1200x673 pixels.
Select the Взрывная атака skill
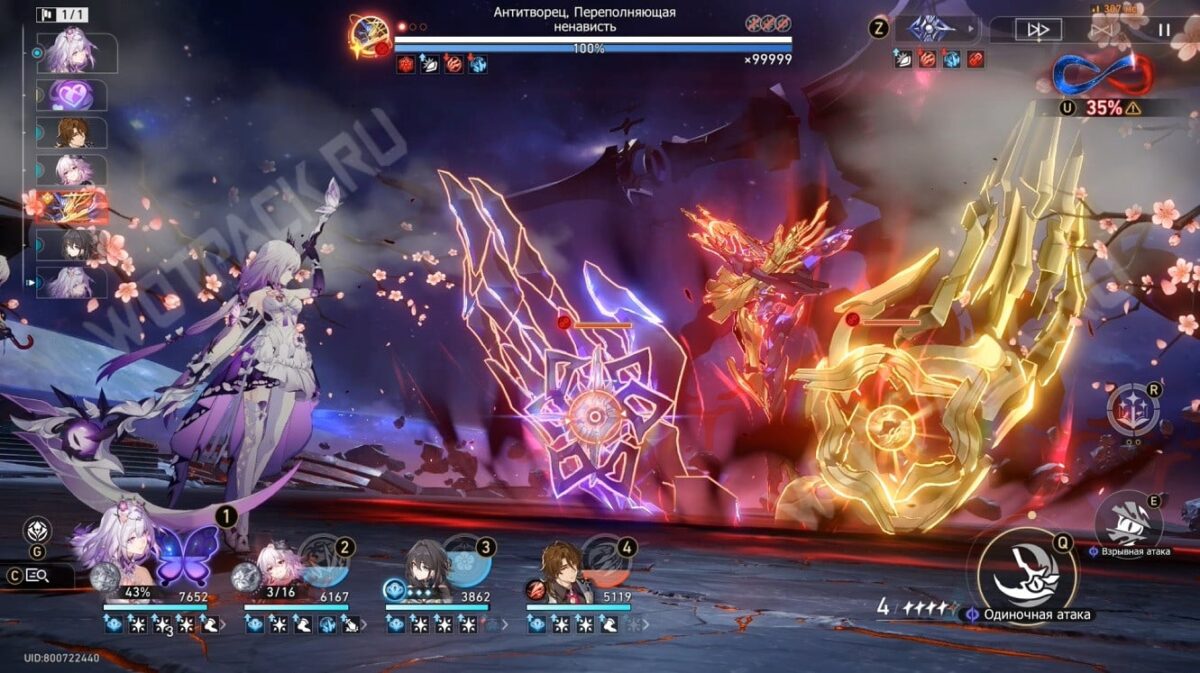[x=1128, y=518]
